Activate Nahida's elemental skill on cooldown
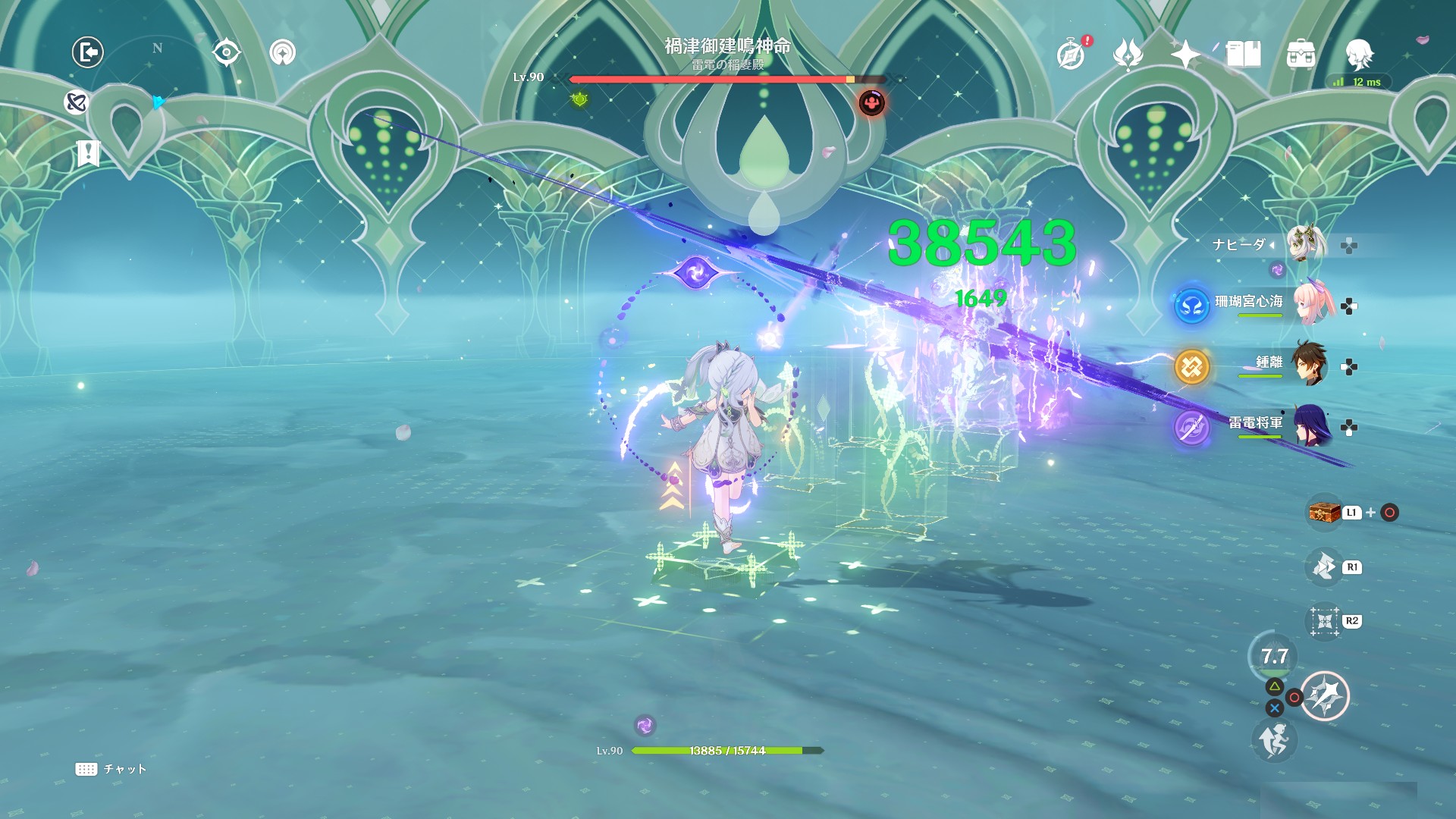 [1274, 657]
